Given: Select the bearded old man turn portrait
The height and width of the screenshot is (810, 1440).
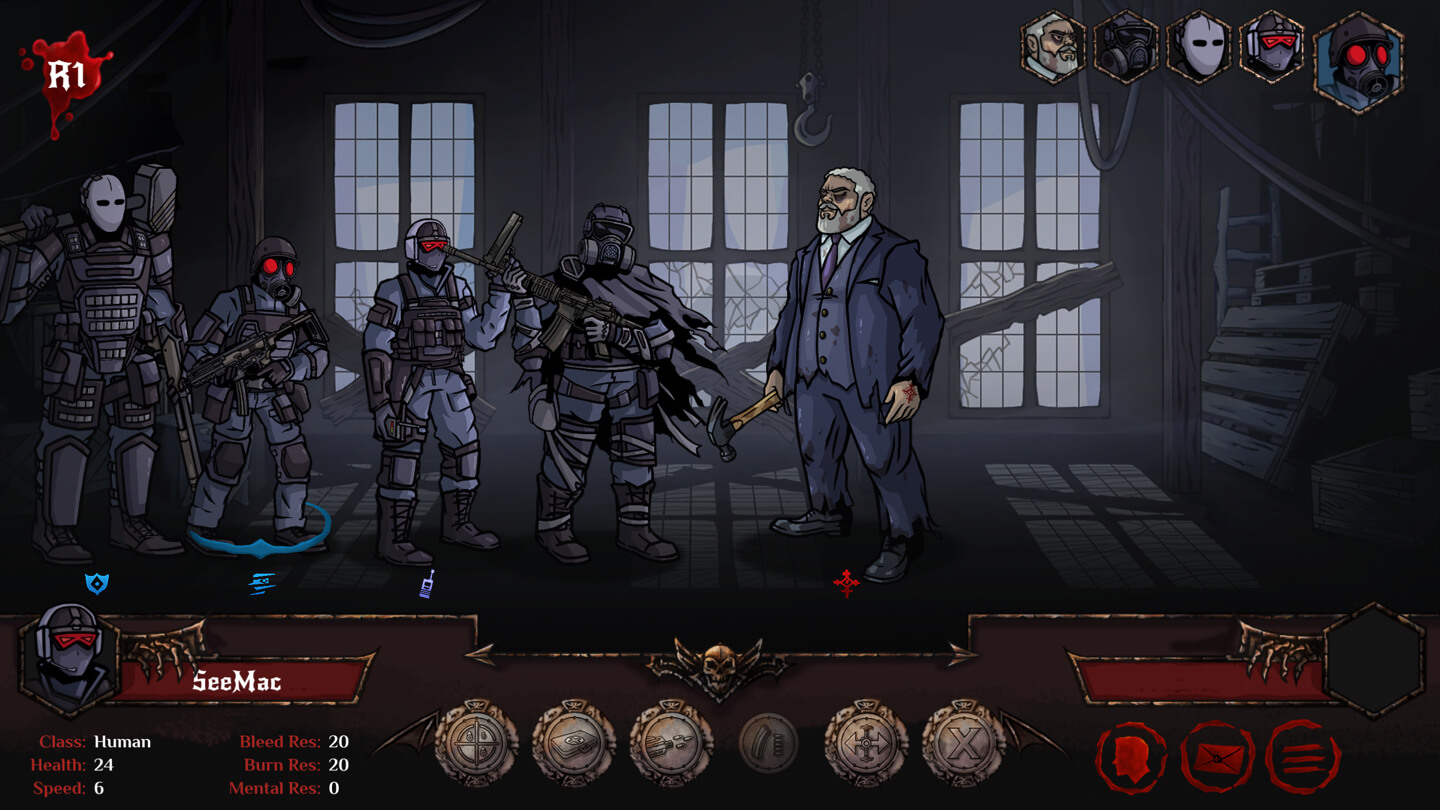Looking at the screenshot, I should point(1053,47).
